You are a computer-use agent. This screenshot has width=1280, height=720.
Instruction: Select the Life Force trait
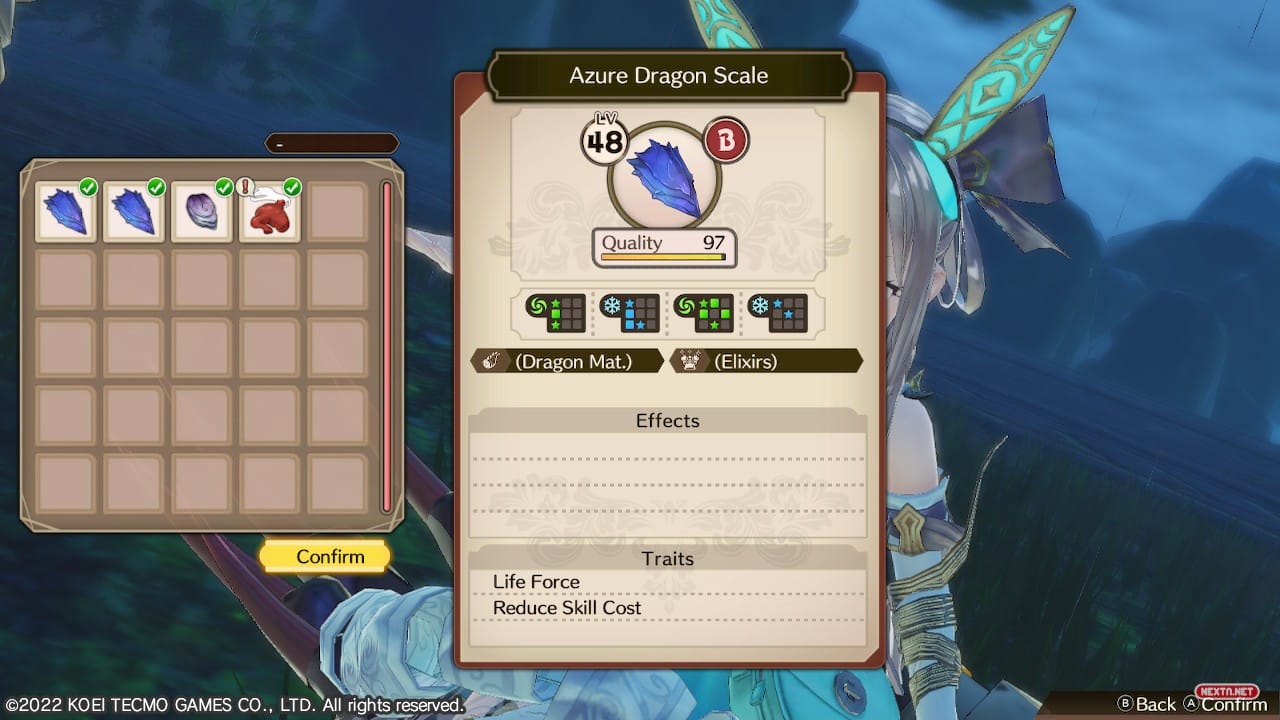[x=536, y=581]
